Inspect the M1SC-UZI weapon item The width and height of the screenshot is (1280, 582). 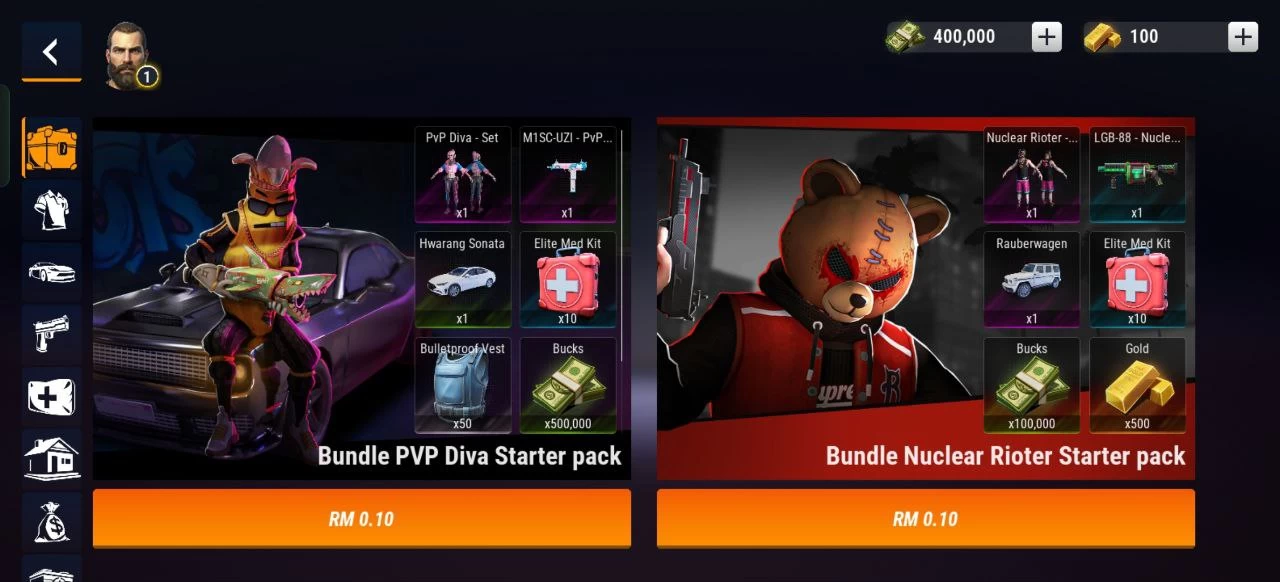coord(567,174)
